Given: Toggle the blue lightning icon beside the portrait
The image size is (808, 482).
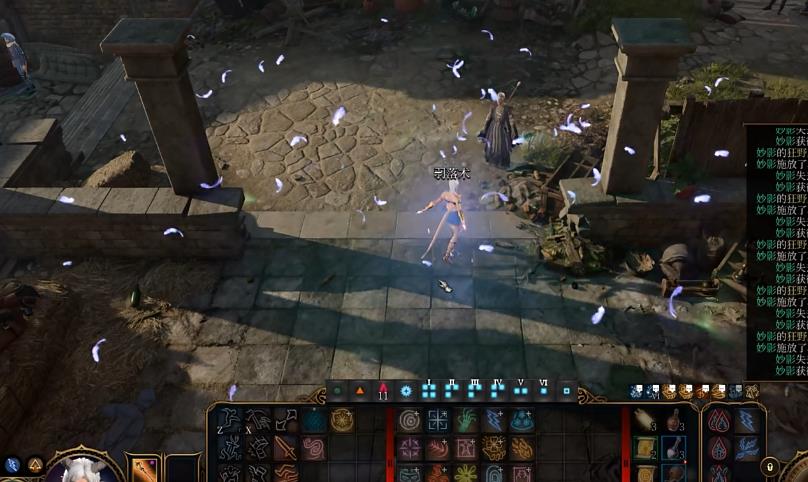Looking at the screenshot, I should point(12,465).
